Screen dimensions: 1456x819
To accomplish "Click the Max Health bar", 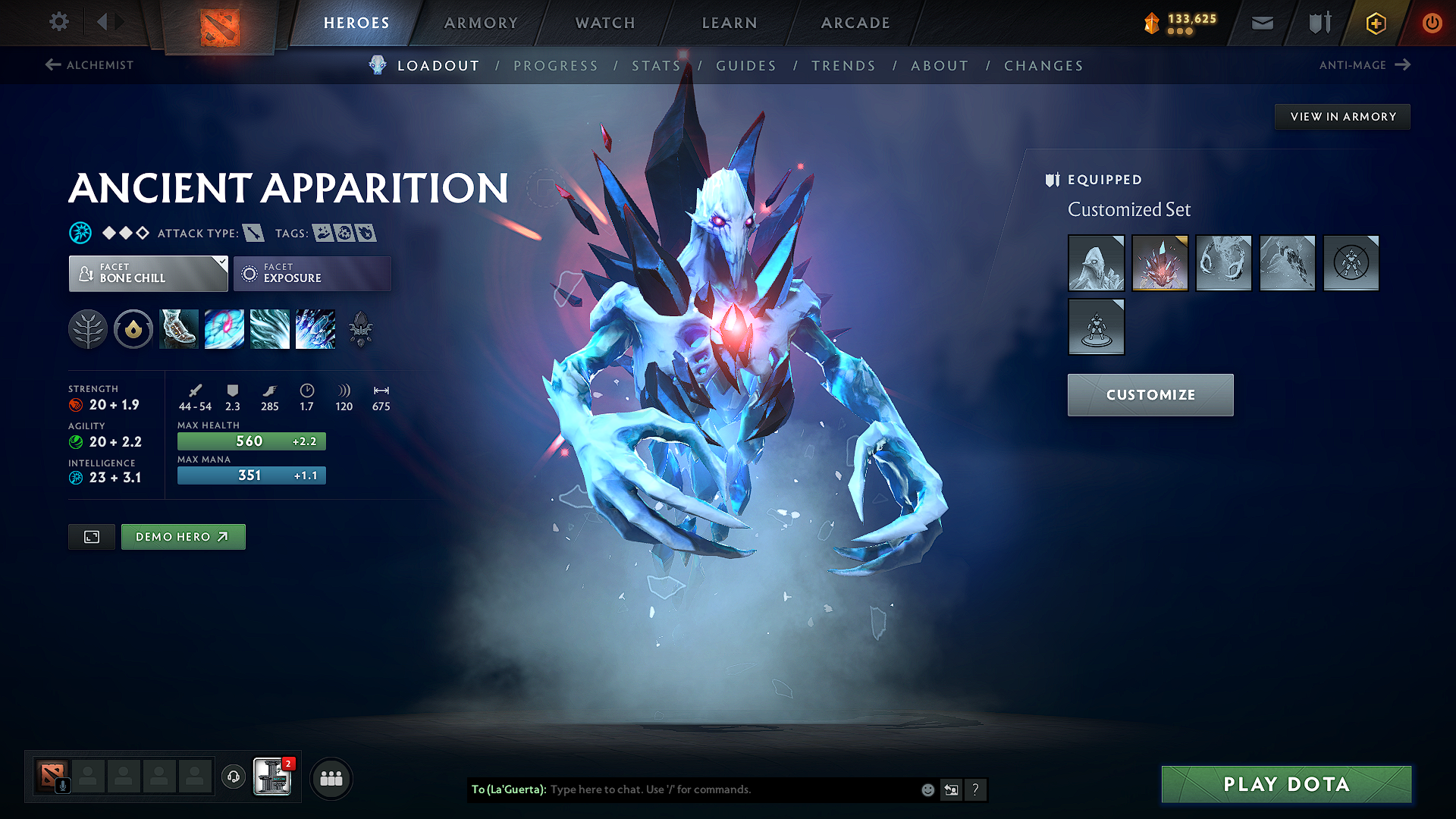I will (x=251, y=441).
